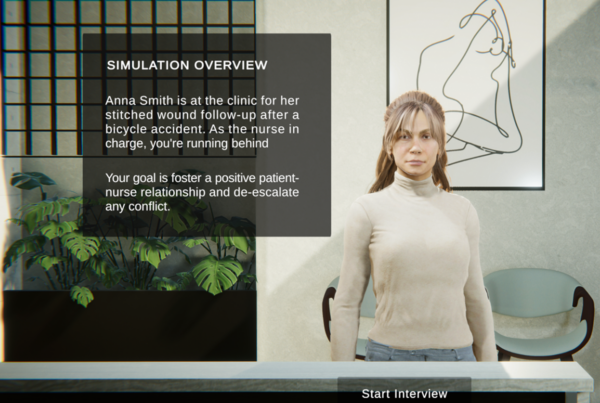The width and height of the screenshot is (600, 403).
Task: Start the interview with Anna Smith
Action: pos(404,392)
